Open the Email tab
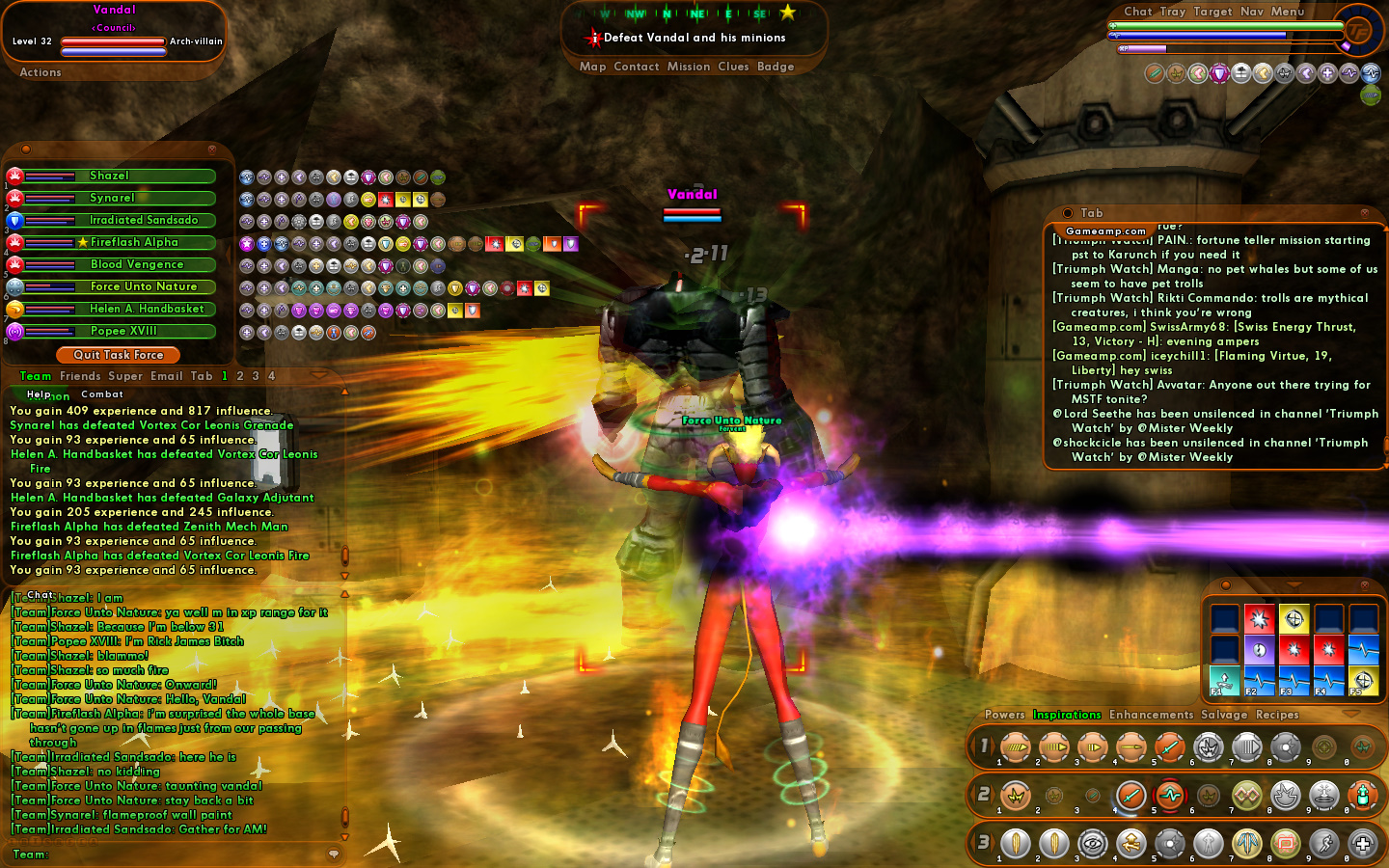The height and width of the screenshot is (868, 1389). pos(166,376)
